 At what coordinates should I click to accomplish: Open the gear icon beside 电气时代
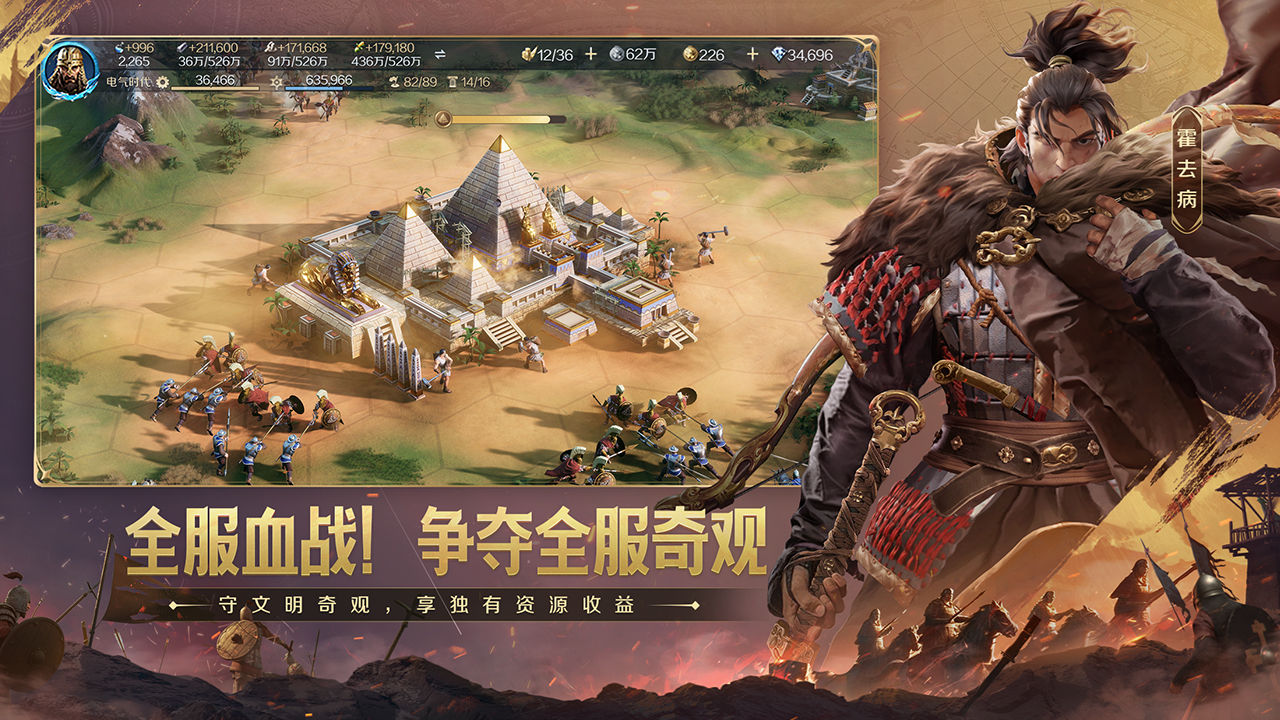click(161, 81)
